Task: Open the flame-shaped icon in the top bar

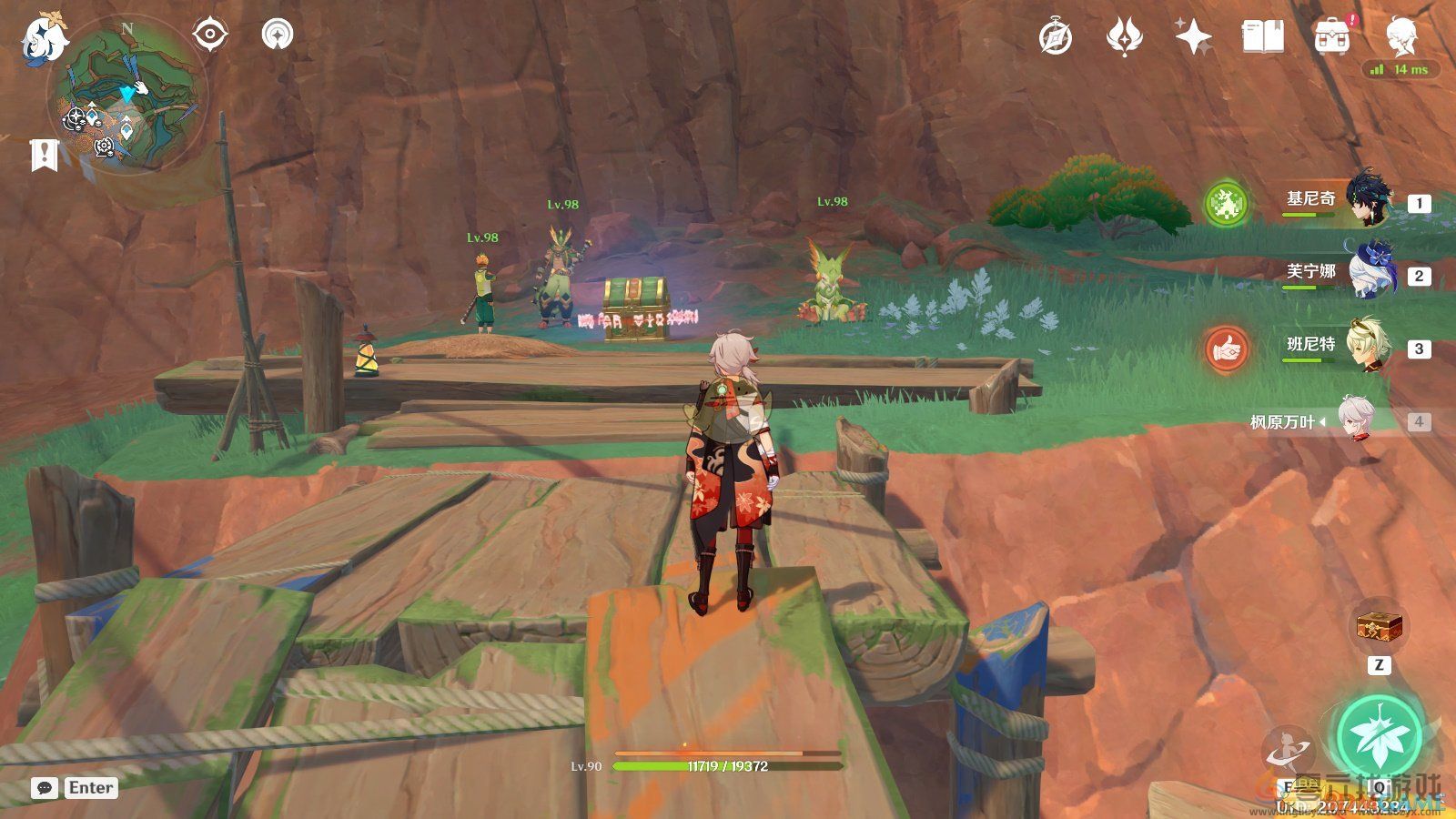Action: tap(1124, 37)
